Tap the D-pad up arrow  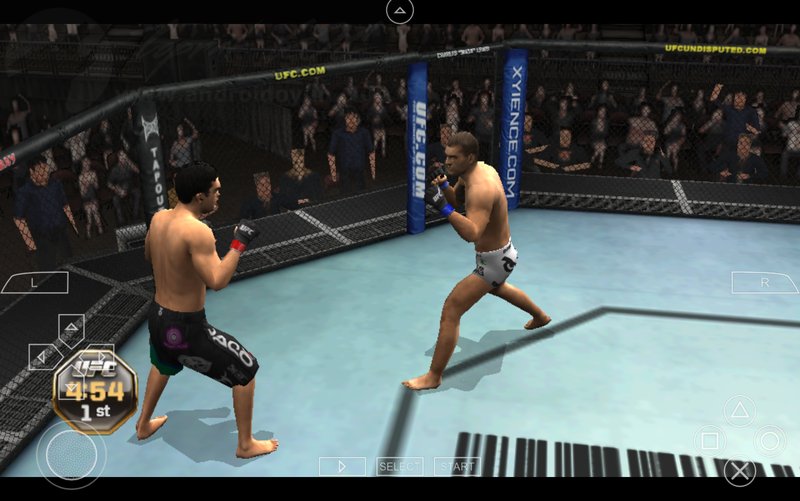click(71, 329)
